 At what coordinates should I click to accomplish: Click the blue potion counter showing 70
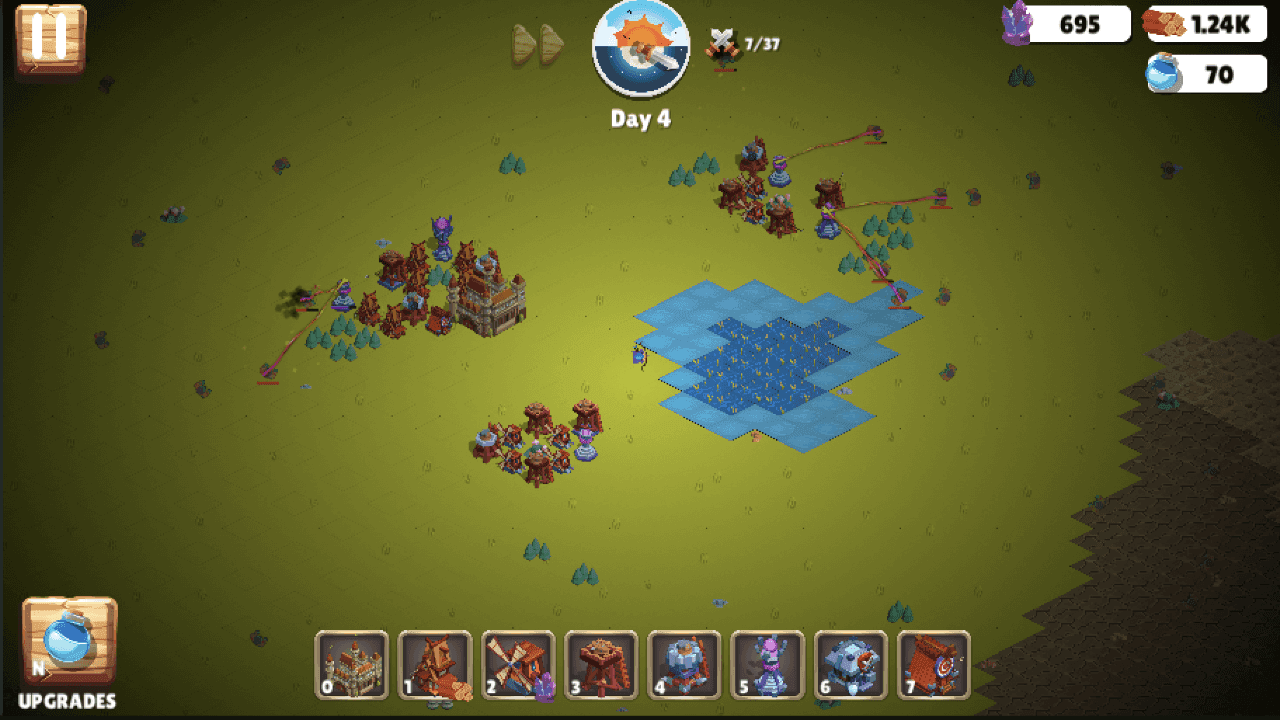coord(1205,74)
